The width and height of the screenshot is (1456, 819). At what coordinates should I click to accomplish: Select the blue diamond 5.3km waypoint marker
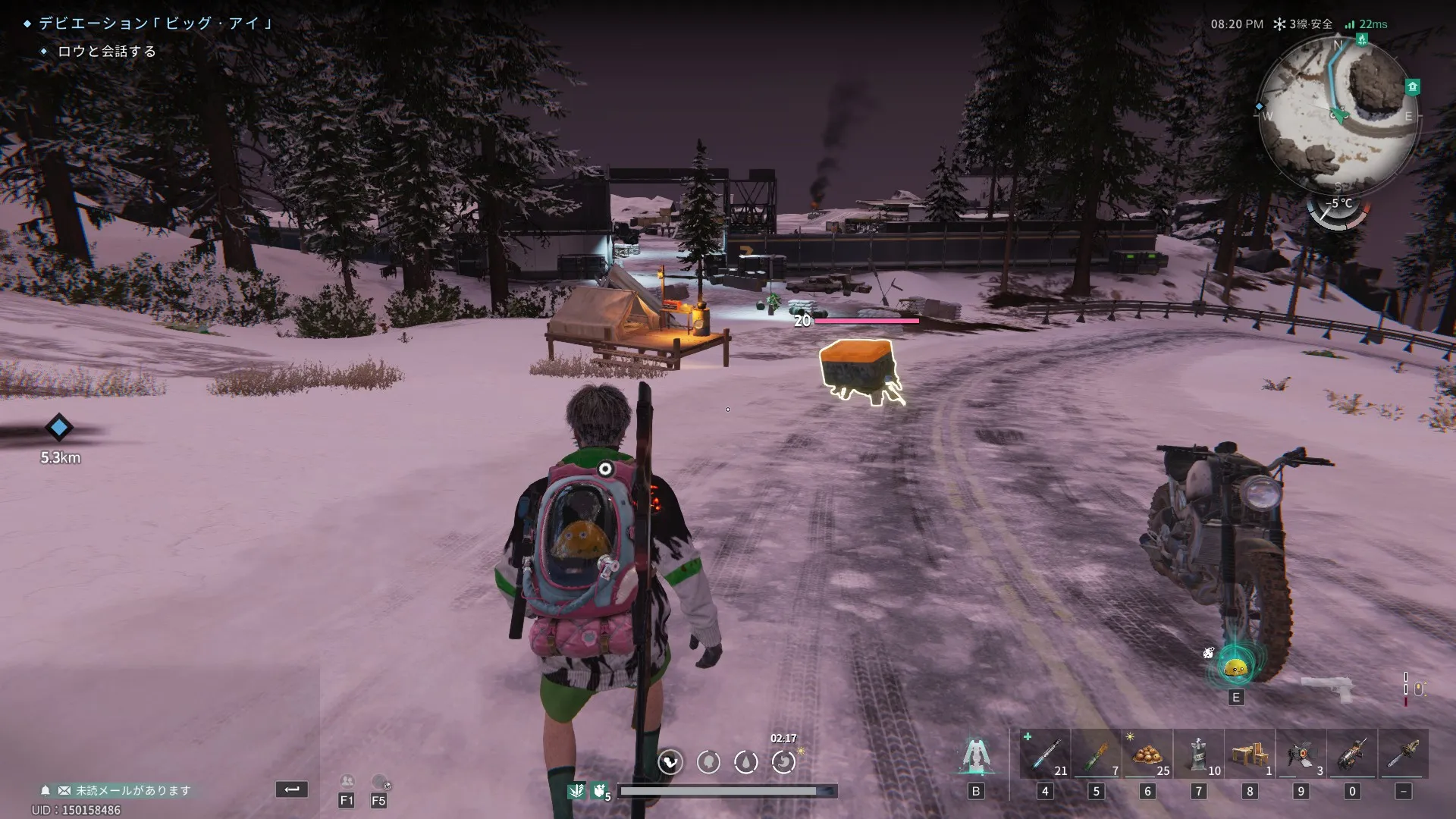(x=59, y=428)
